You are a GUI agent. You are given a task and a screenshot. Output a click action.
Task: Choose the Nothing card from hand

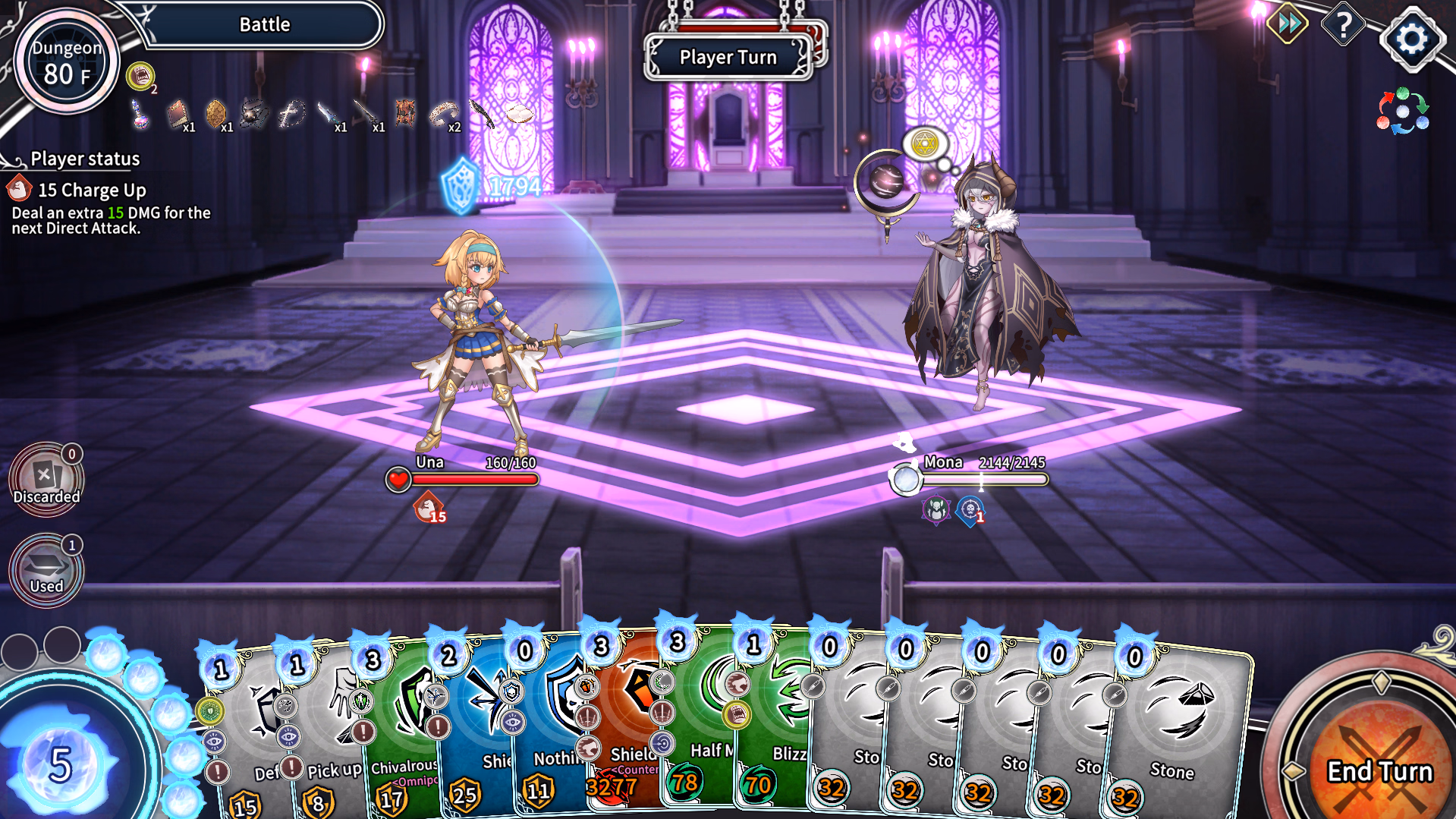click(550, 729)
